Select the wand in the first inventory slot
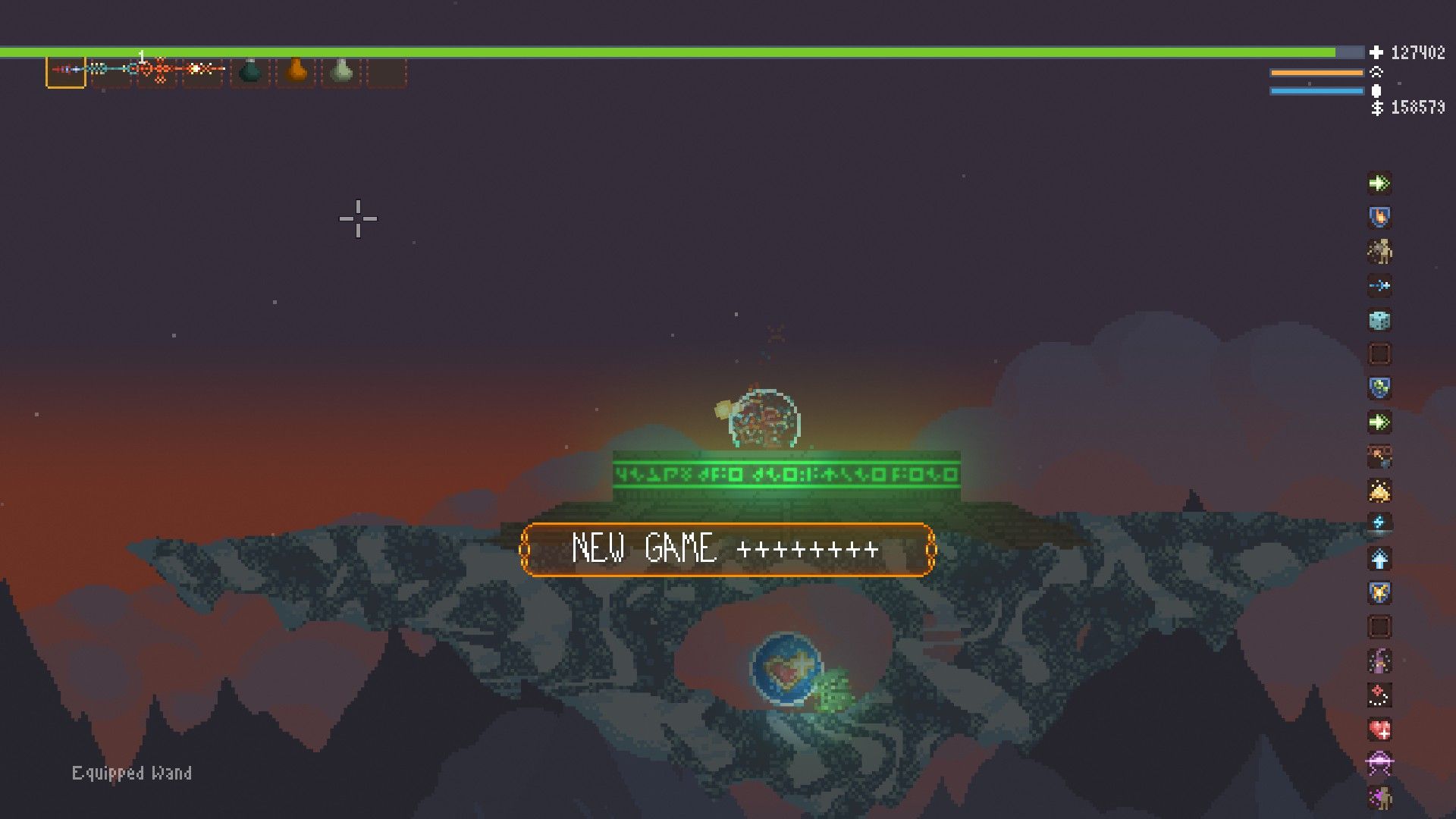The height and width of the screenshot is (819, 1456). (x=67, y=72)
